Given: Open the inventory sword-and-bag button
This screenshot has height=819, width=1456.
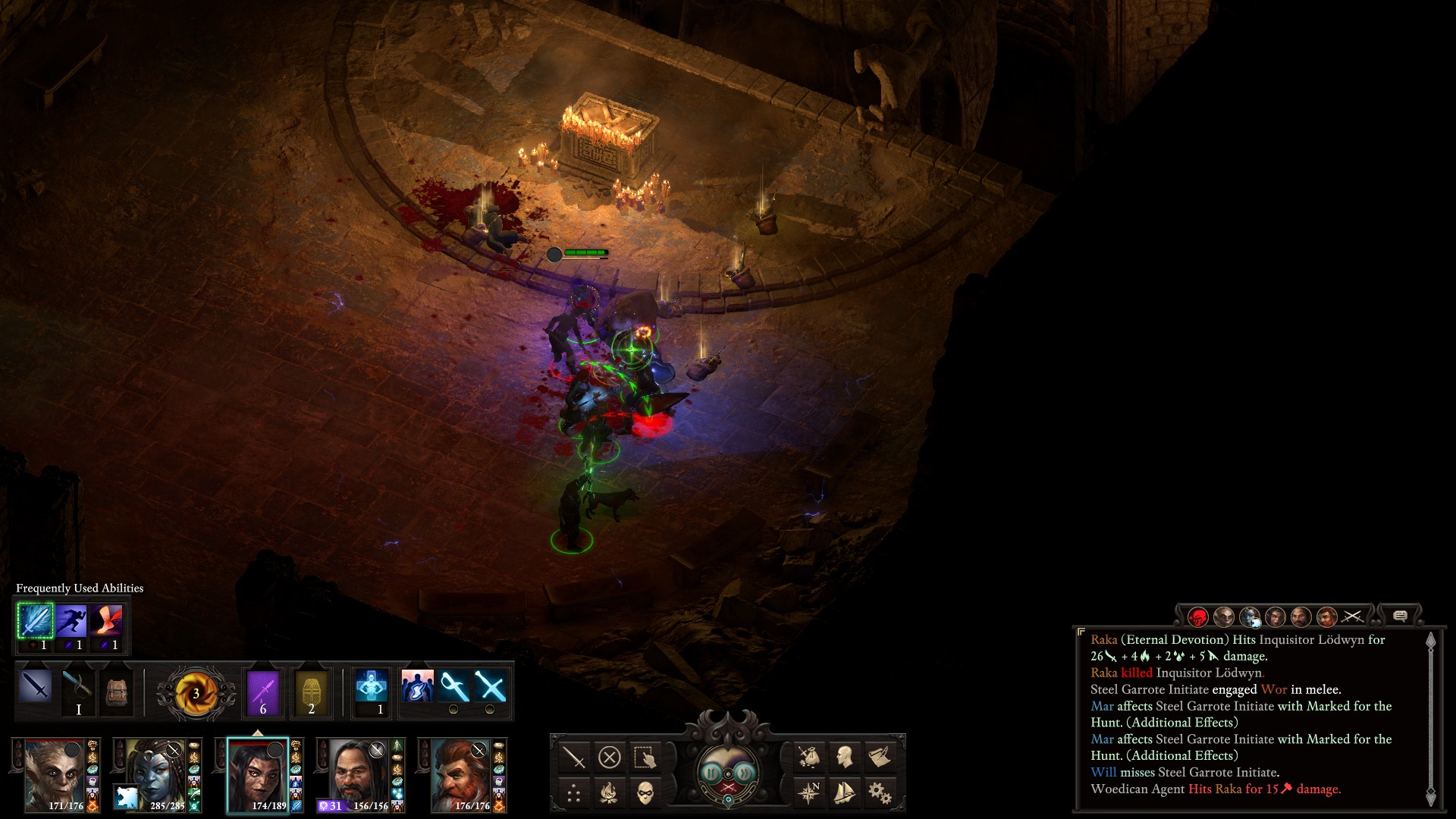Looking at the screenshot, I should click(x=808, y=756).
